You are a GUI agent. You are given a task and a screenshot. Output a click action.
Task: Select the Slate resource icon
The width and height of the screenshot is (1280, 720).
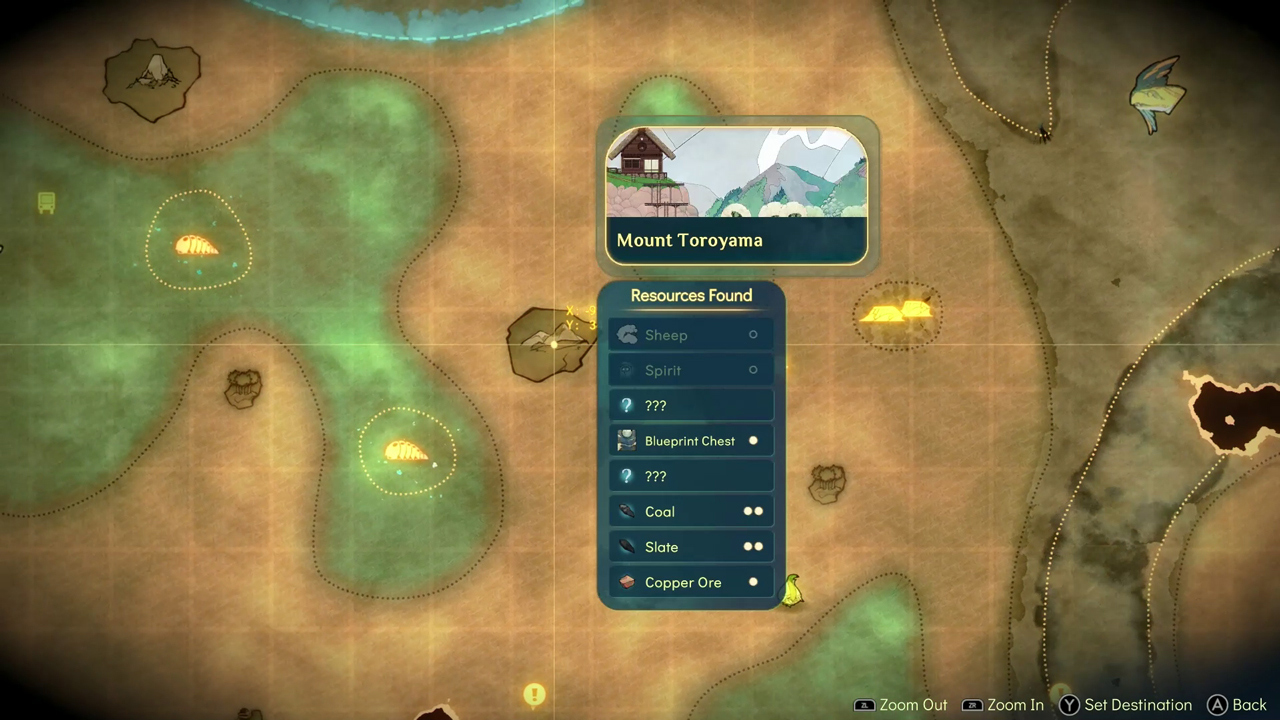(627, 547)
